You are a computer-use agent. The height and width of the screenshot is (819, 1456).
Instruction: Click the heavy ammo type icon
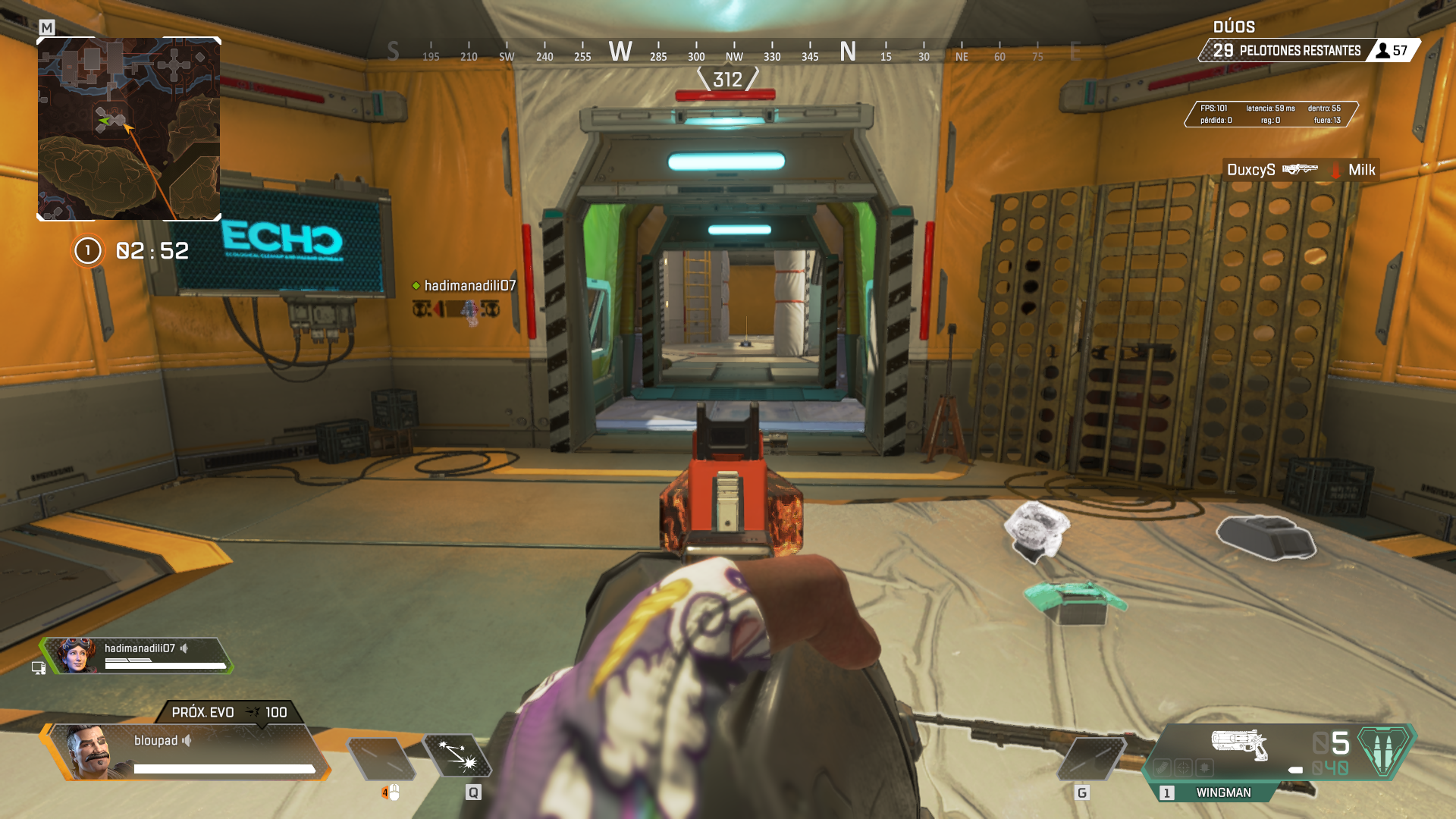[x=1385, y=750]
